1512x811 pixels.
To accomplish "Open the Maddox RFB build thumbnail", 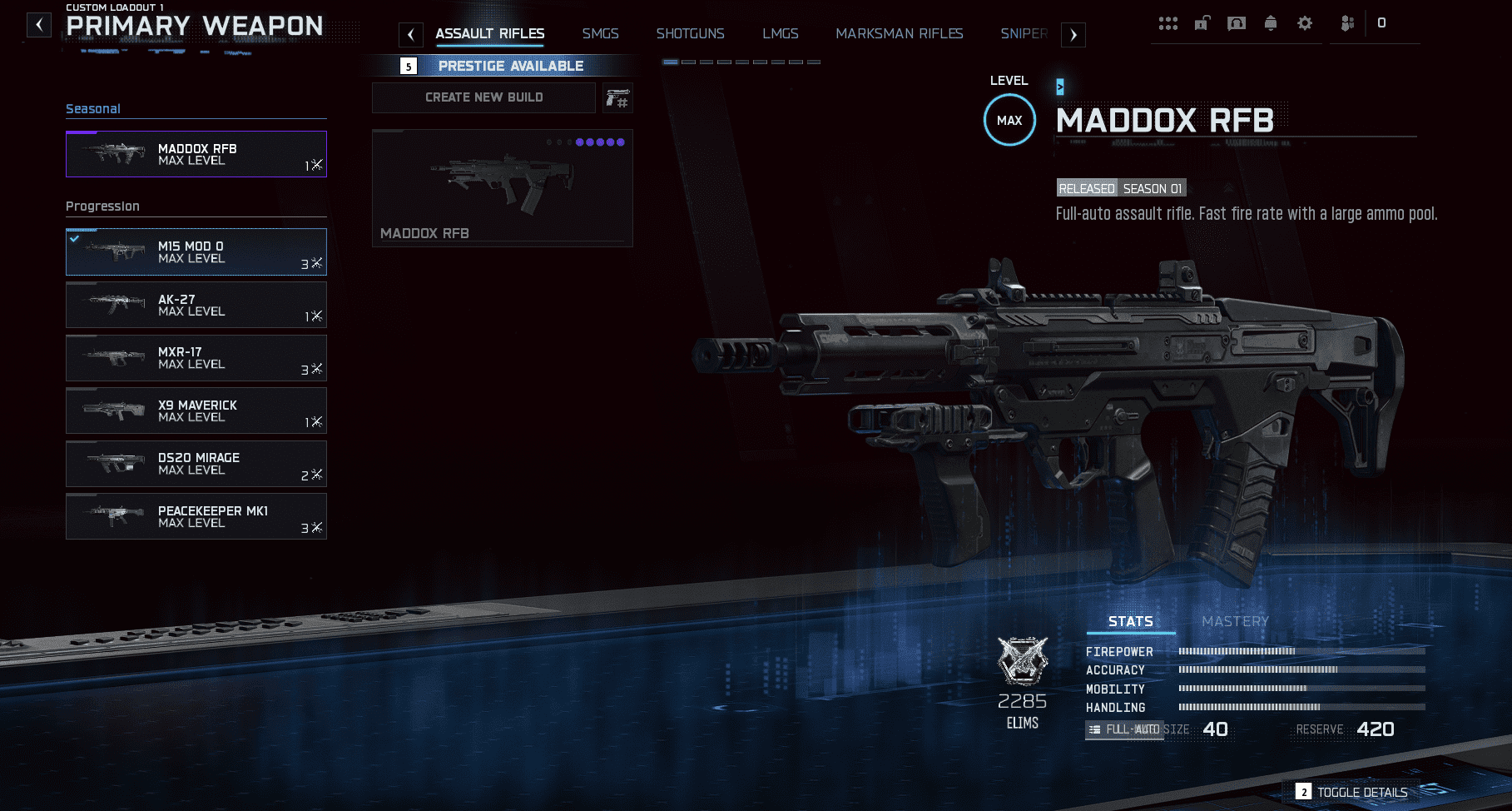I will (502, 187).
